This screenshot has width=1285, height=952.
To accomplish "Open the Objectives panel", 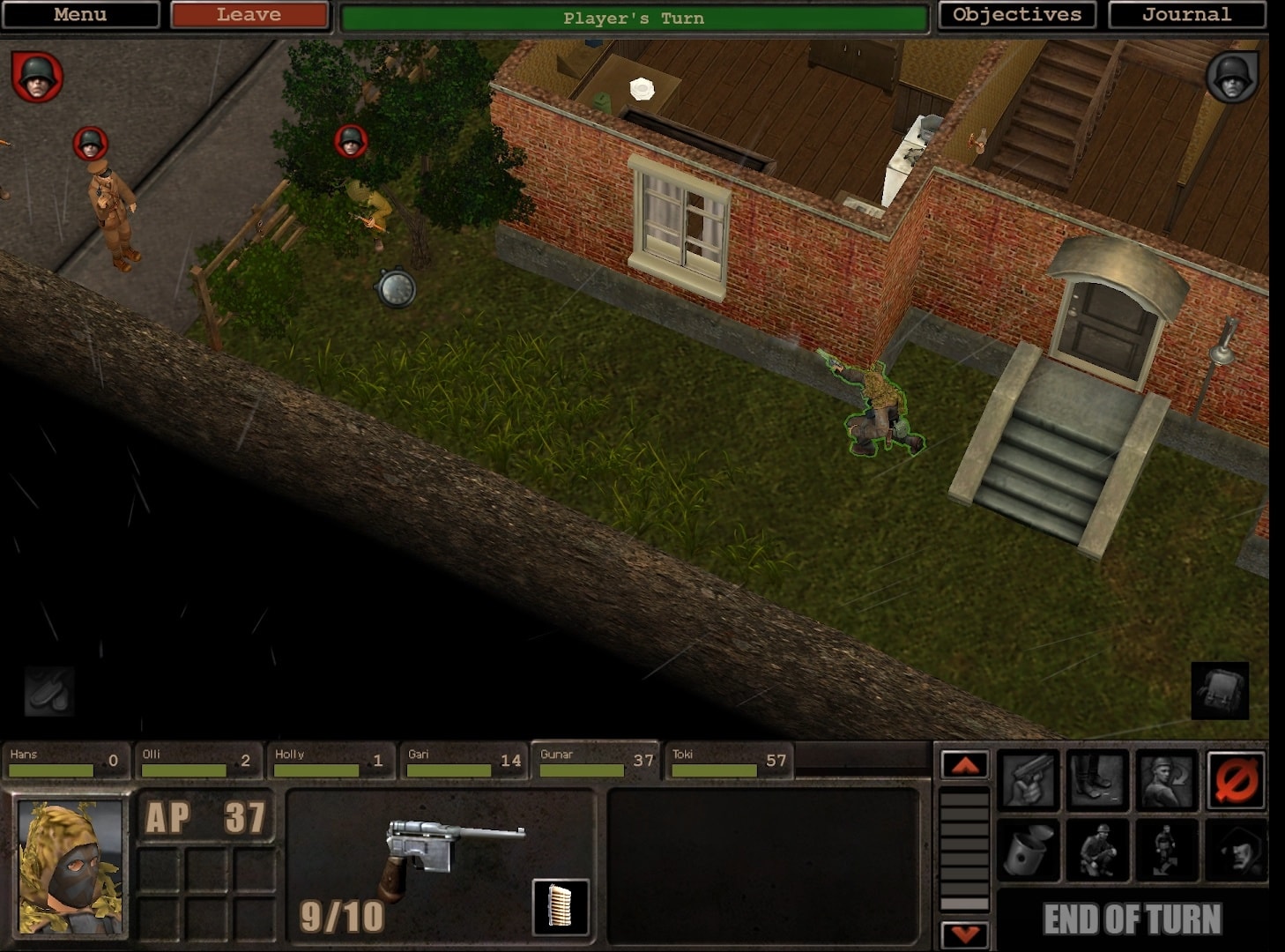I will coord(1016,15).
